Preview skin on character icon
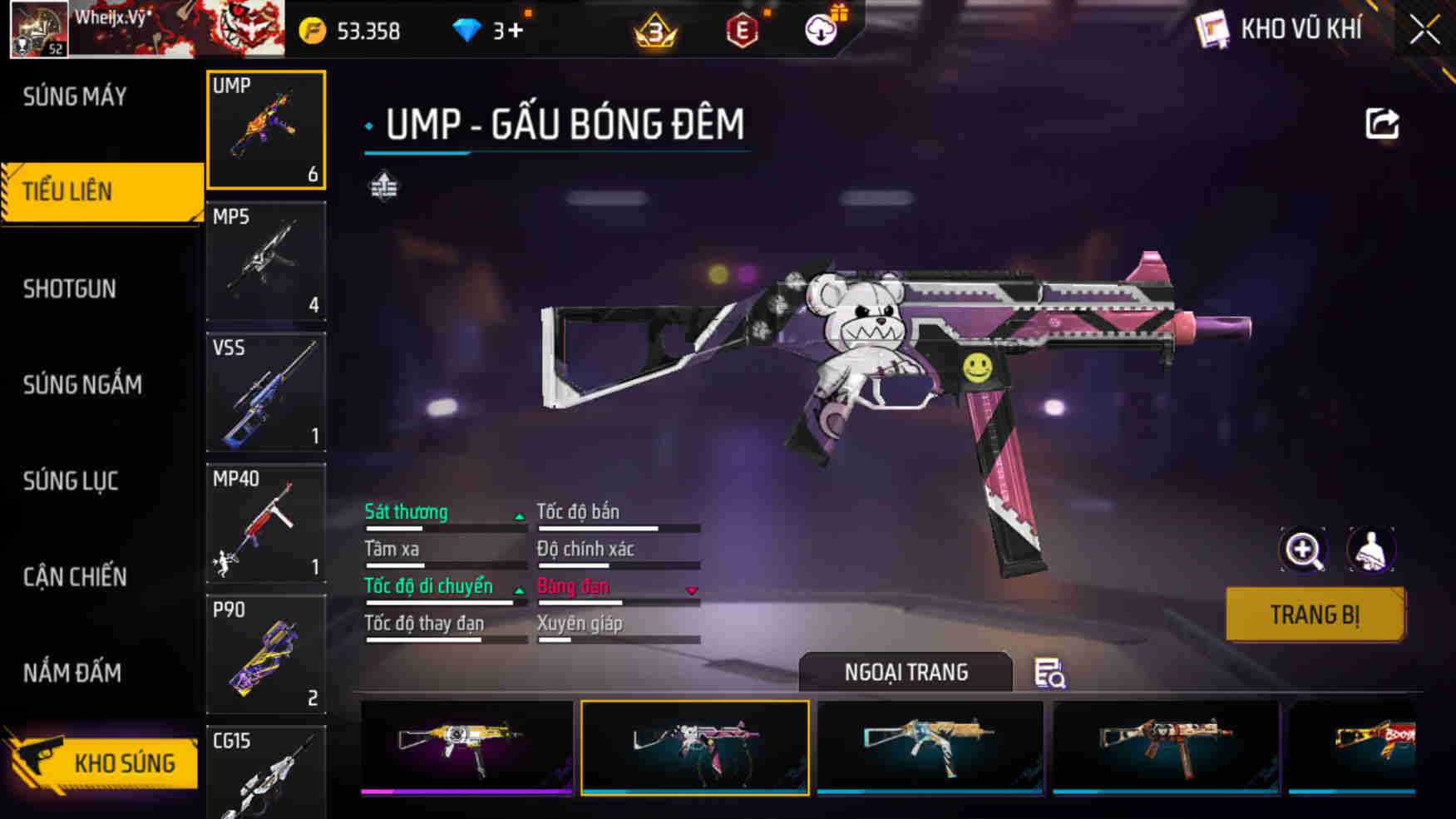This screenshot has height=819, width=1456. (1370, 550)
